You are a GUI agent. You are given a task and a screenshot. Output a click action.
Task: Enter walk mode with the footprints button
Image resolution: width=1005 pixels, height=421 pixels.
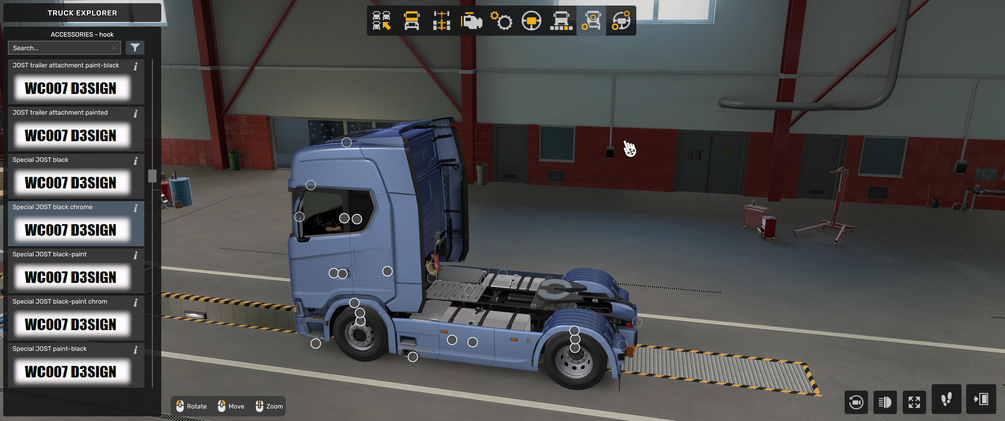pos(946,399)
